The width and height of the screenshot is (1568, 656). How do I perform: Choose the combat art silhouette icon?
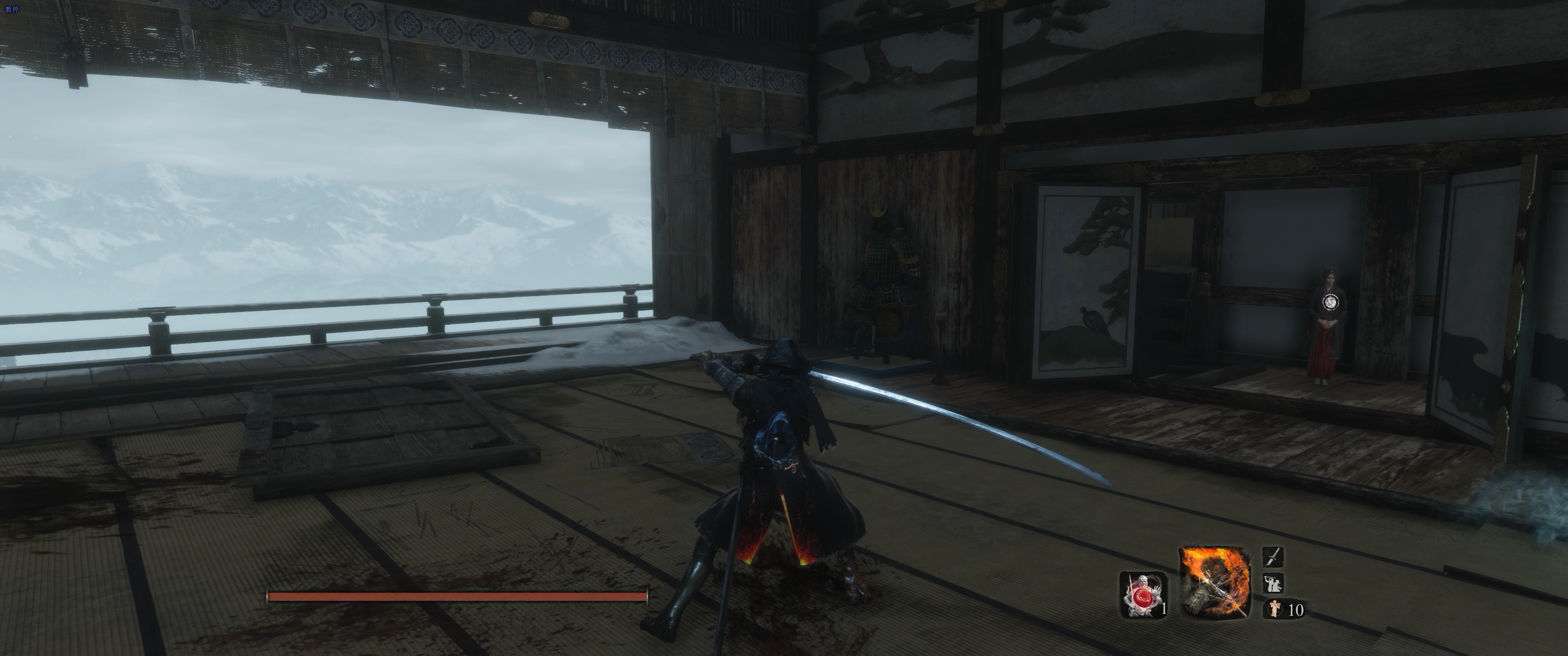(x=1274, y=583)
